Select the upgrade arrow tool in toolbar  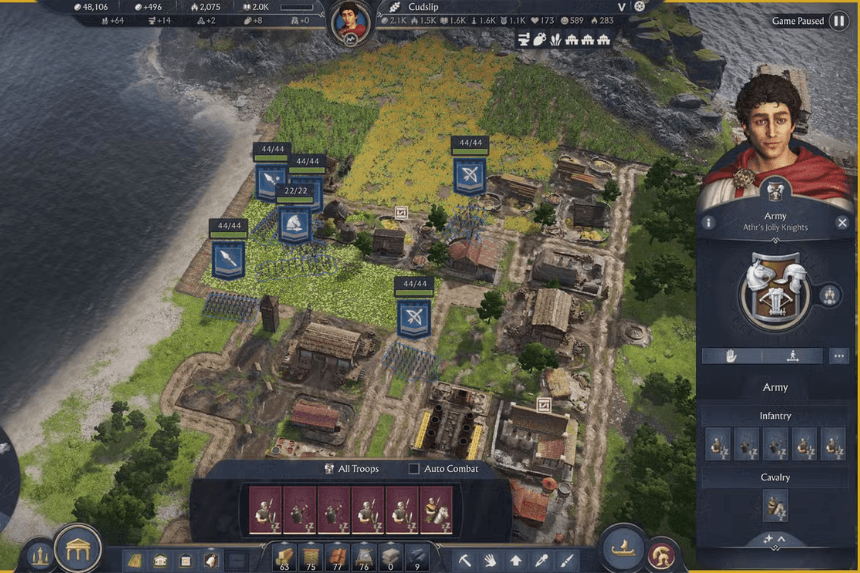(516, 560)
